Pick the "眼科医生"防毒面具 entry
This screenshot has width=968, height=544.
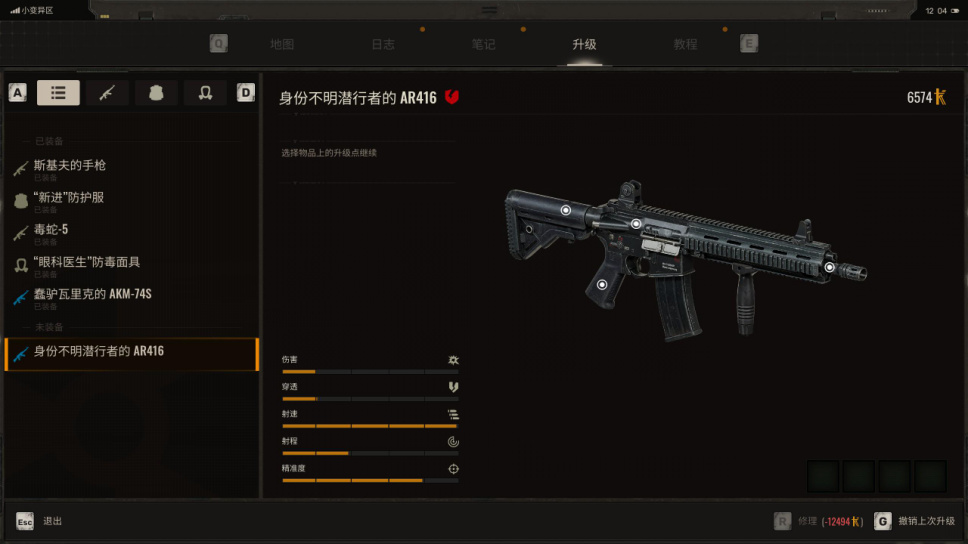[x=87, y=262]
